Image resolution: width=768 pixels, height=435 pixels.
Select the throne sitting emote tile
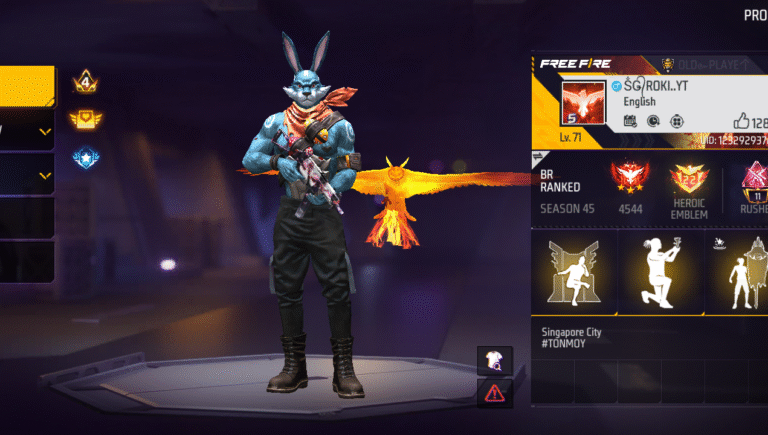point(573,271)
